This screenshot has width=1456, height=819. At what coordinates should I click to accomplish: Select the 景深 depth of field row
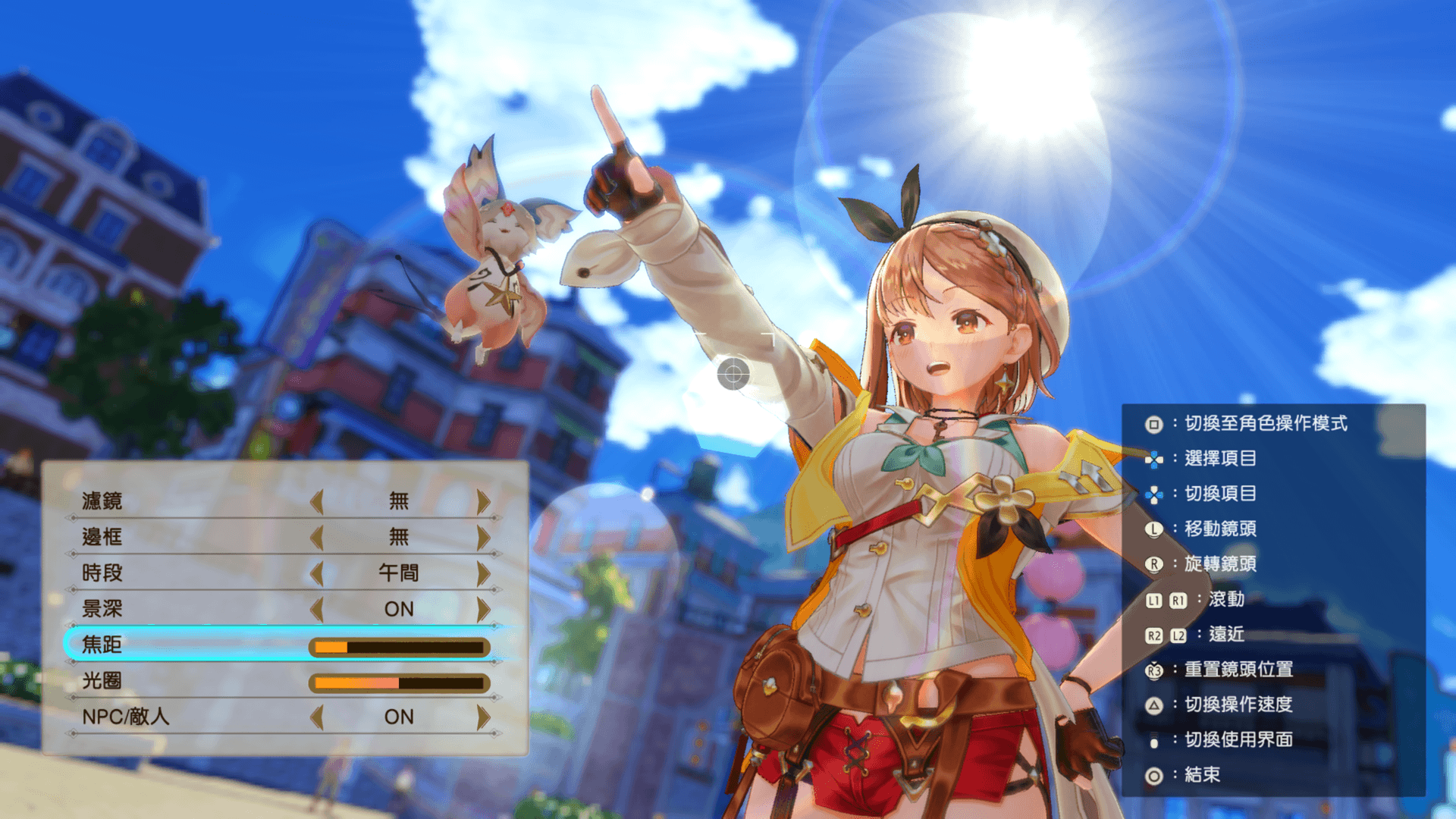102,608
